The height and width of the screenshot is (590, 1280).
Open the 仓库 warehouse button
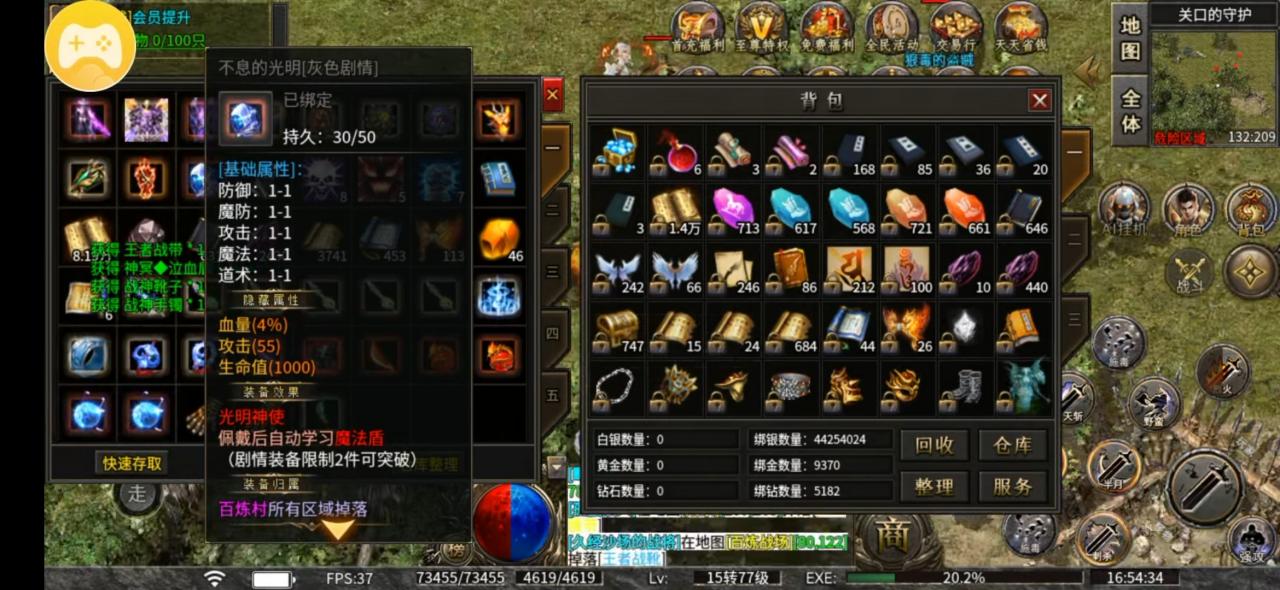pos(1012,445)
